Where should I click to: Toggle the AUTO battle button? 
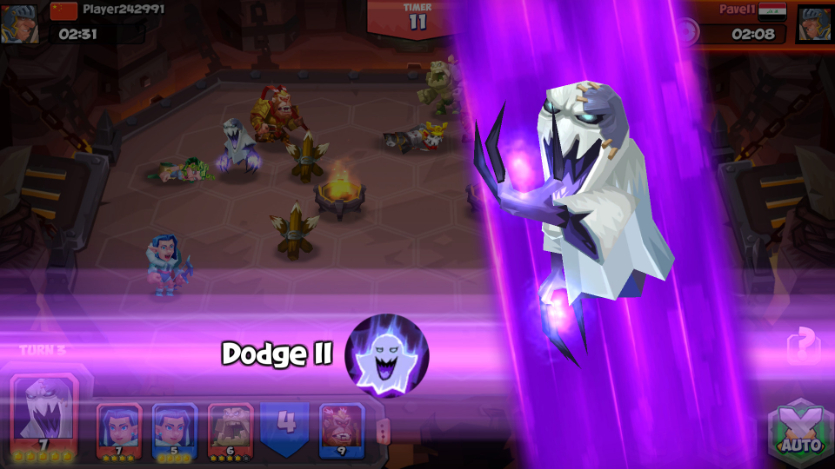(x=799, y=432)
